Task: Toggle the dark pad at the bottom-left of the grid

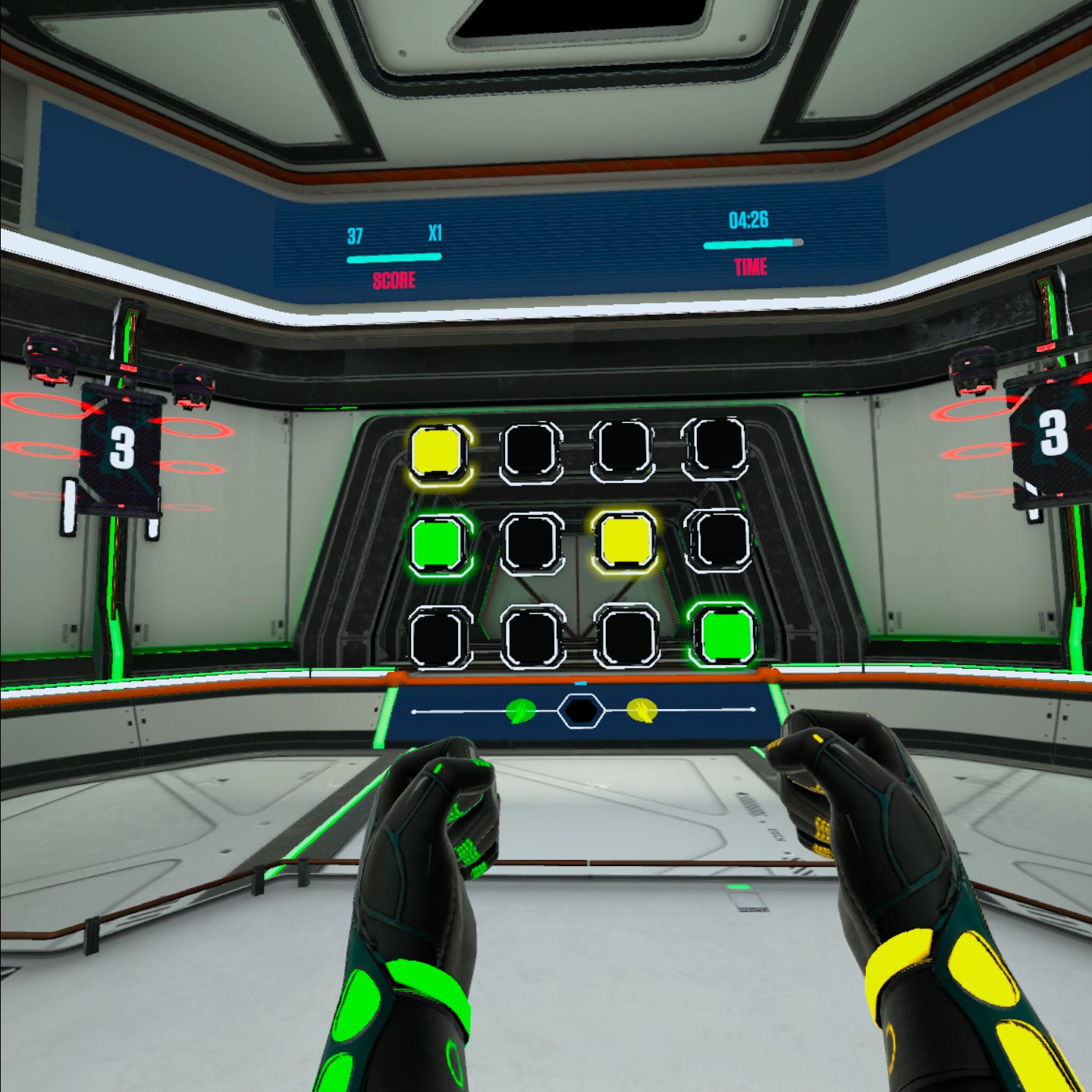Action: point(440,637)
